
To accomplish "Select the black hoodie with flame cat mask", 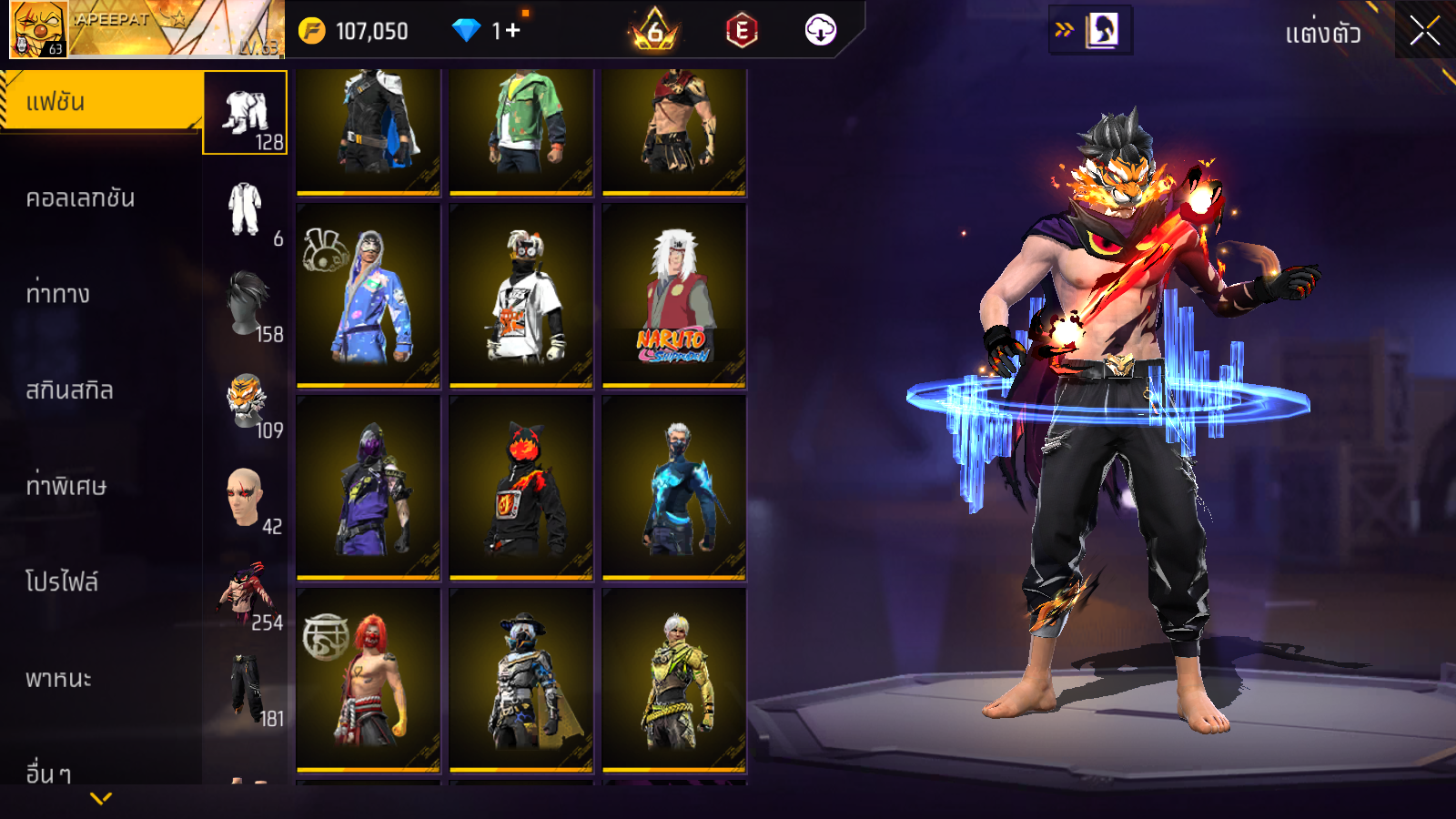I will pos(521,488).
